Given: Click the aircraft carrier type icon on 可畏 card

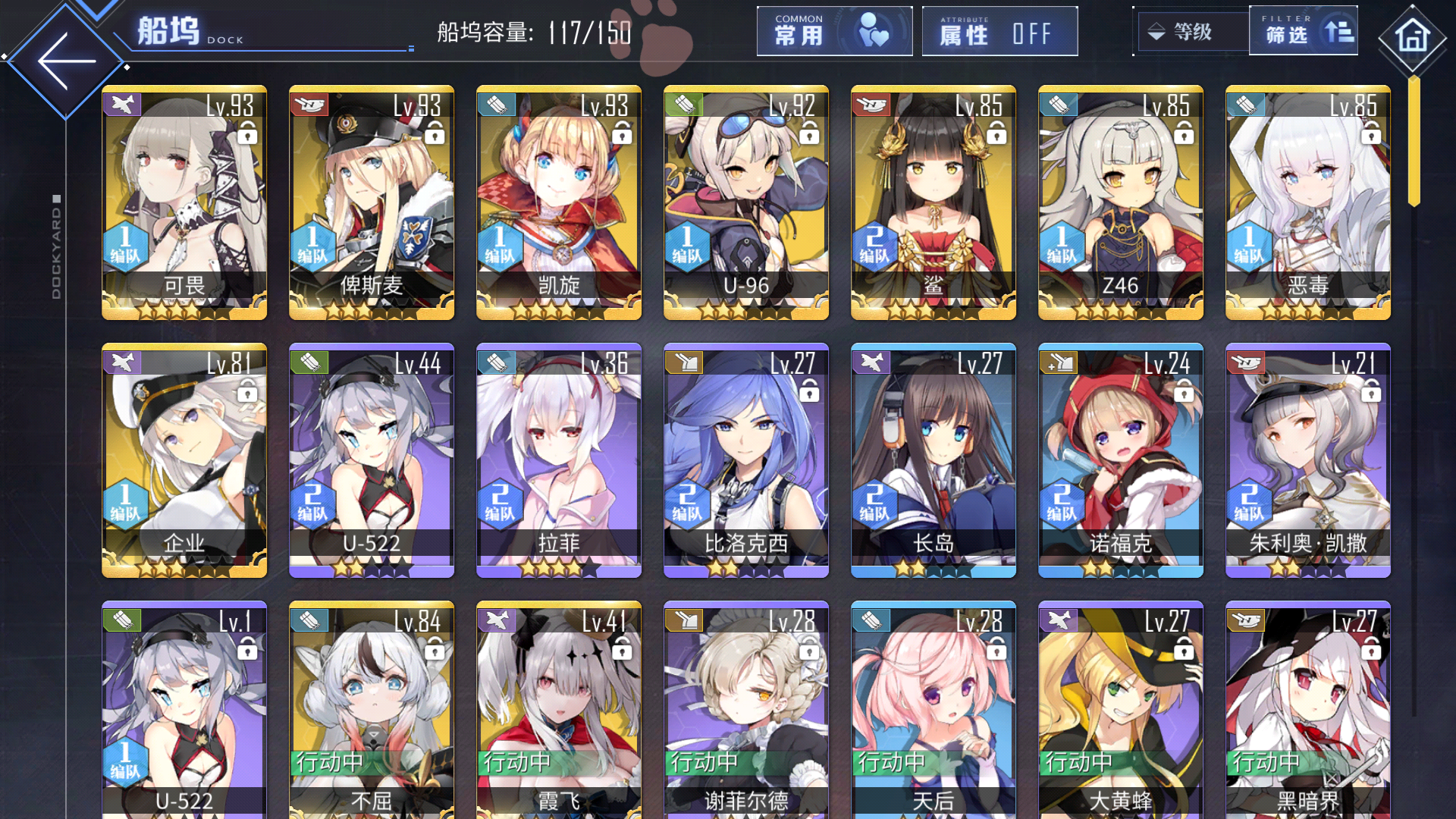Looking at the screenshot, I should (x=124, y=105).
